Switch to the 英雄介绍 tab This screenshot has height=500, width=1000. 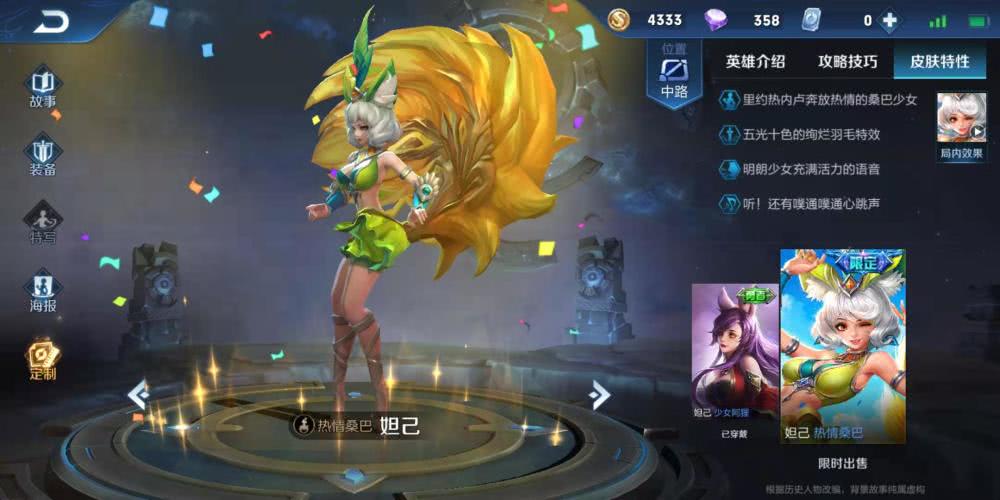click(756, 61)
